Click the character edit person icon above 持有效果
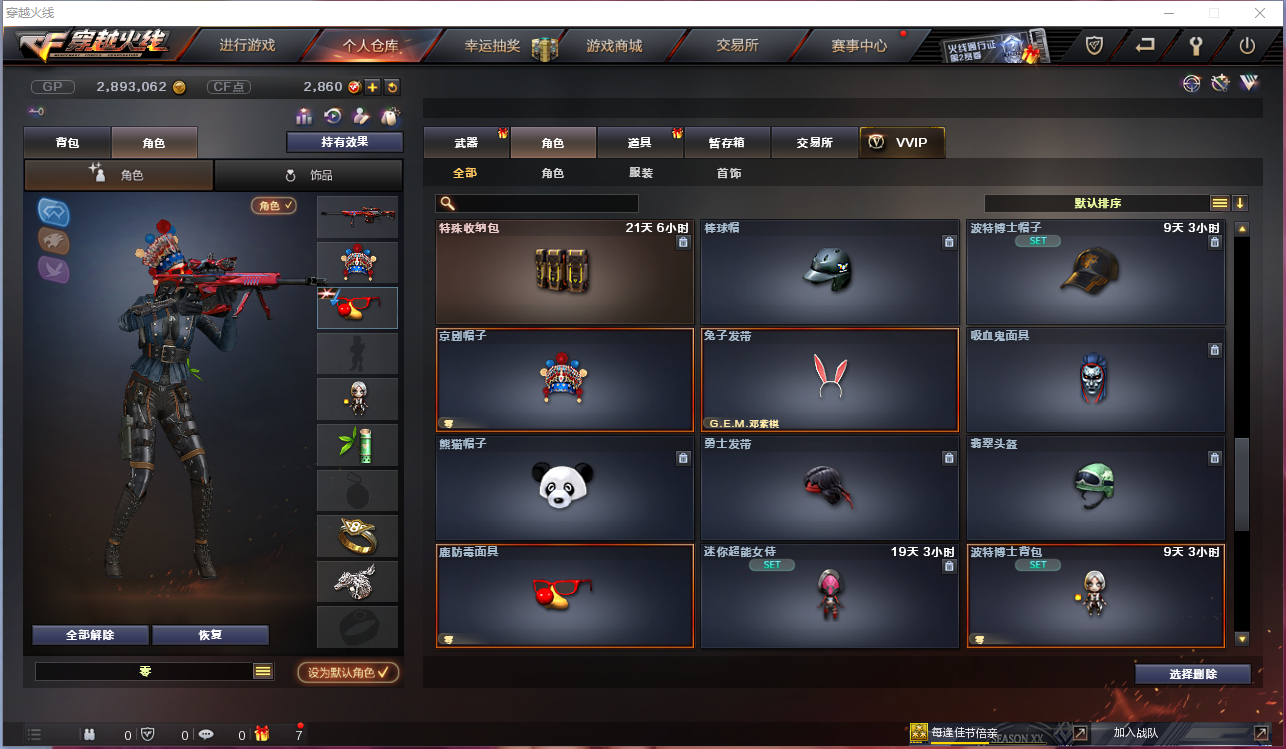 pyautogui.click(x=361, y=117)
